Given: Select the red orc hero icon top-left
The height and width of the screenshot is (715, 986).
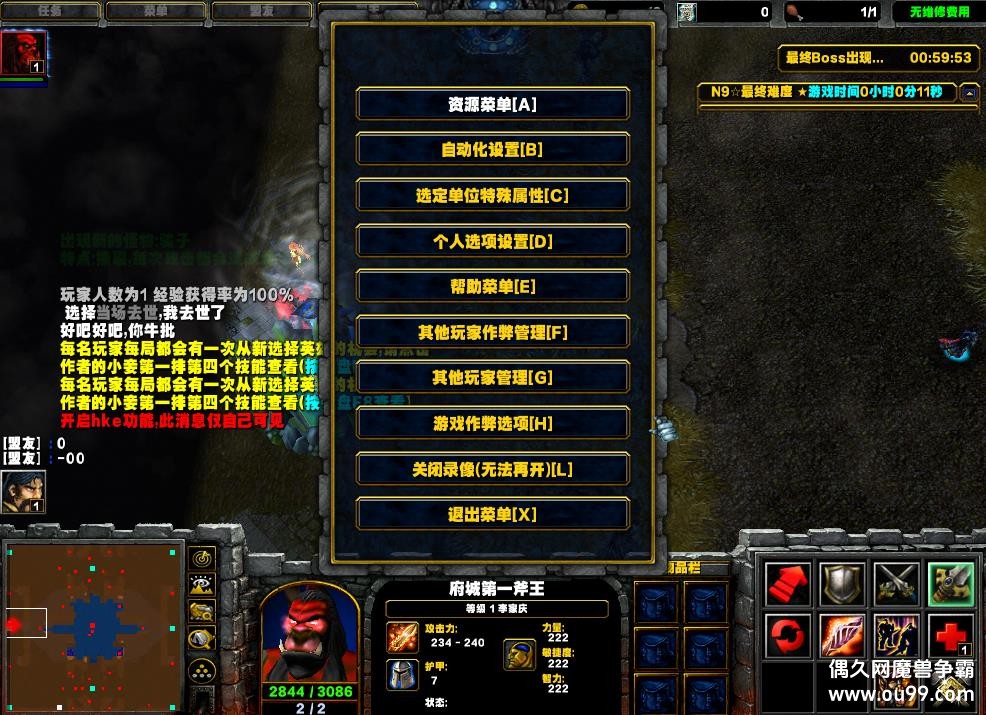Looking at the screenshot, I should click(x=22, y=52).
